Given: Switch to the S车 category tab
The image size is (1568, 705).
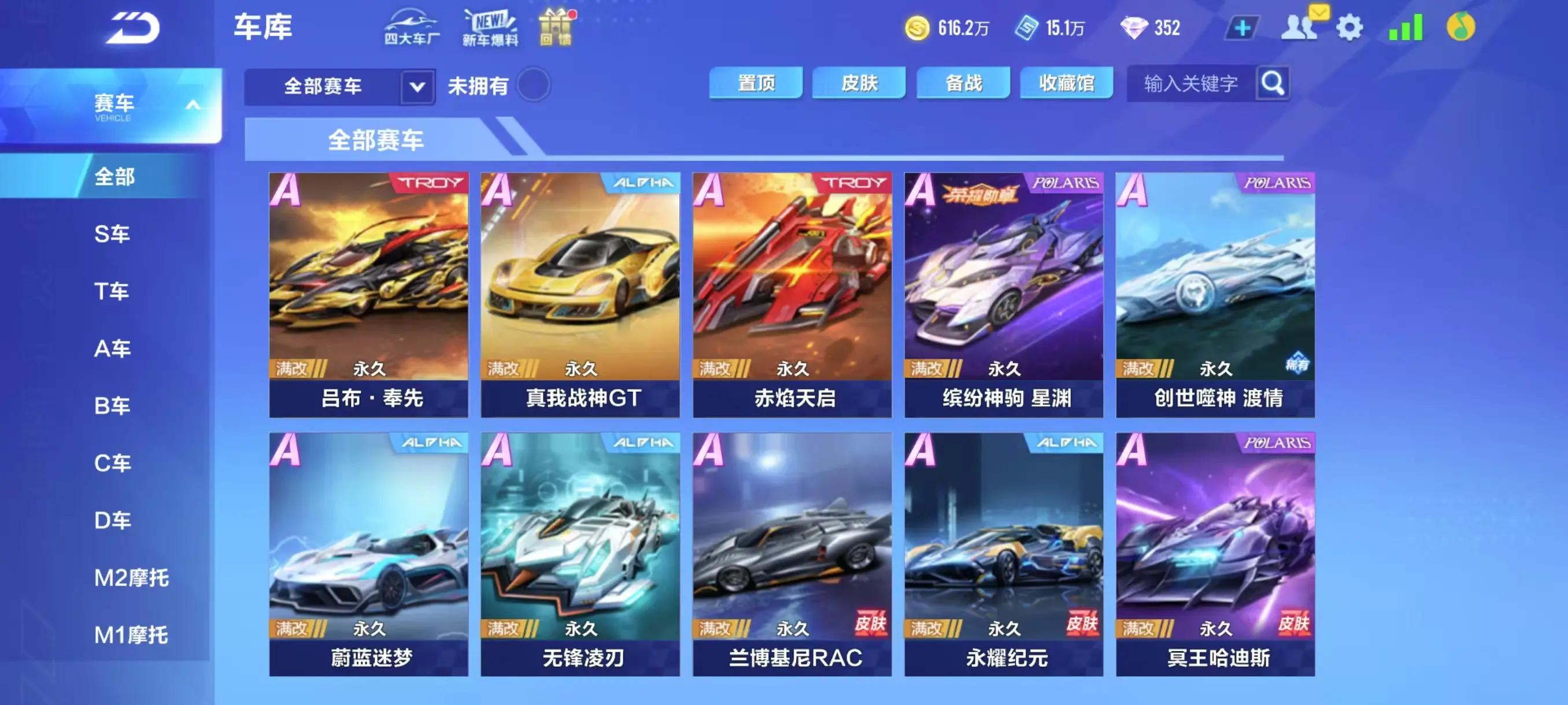Looking at the screenshot, I should 113,234.
